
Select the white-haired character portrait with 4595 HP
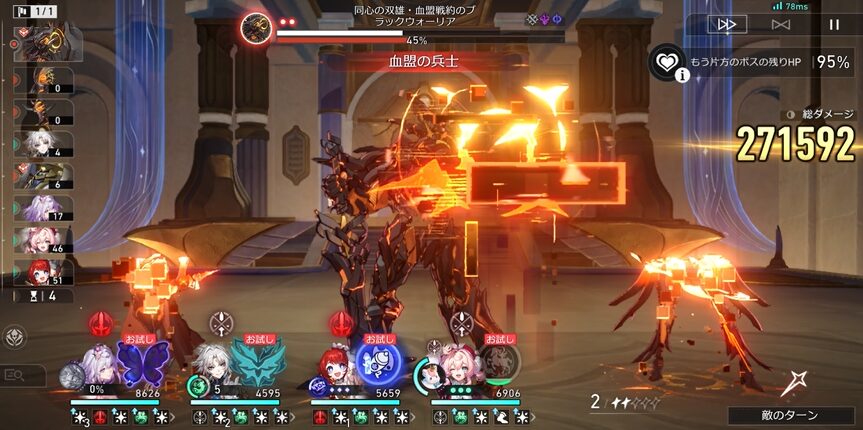pos(216,366)
